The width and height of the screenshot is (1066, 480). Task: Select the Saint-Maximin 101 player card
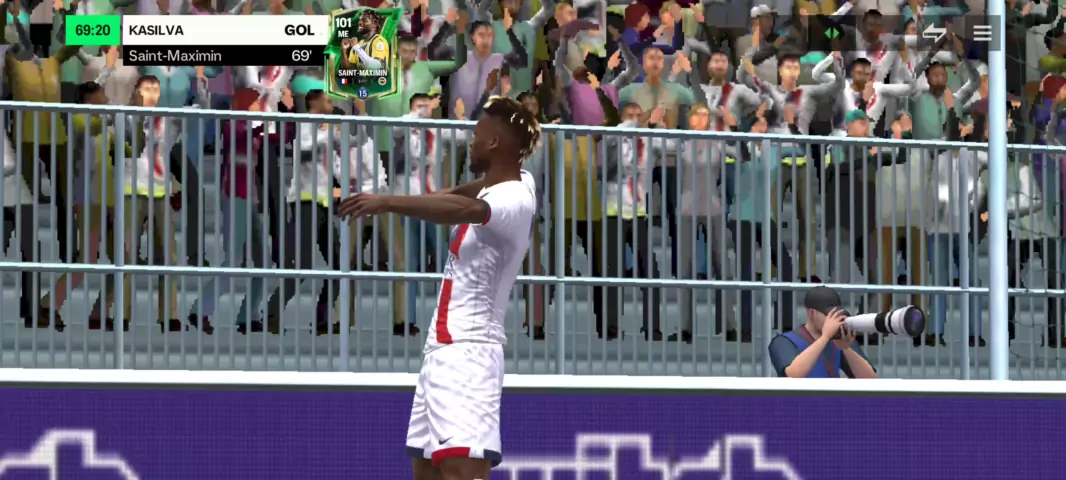[362, 52]
